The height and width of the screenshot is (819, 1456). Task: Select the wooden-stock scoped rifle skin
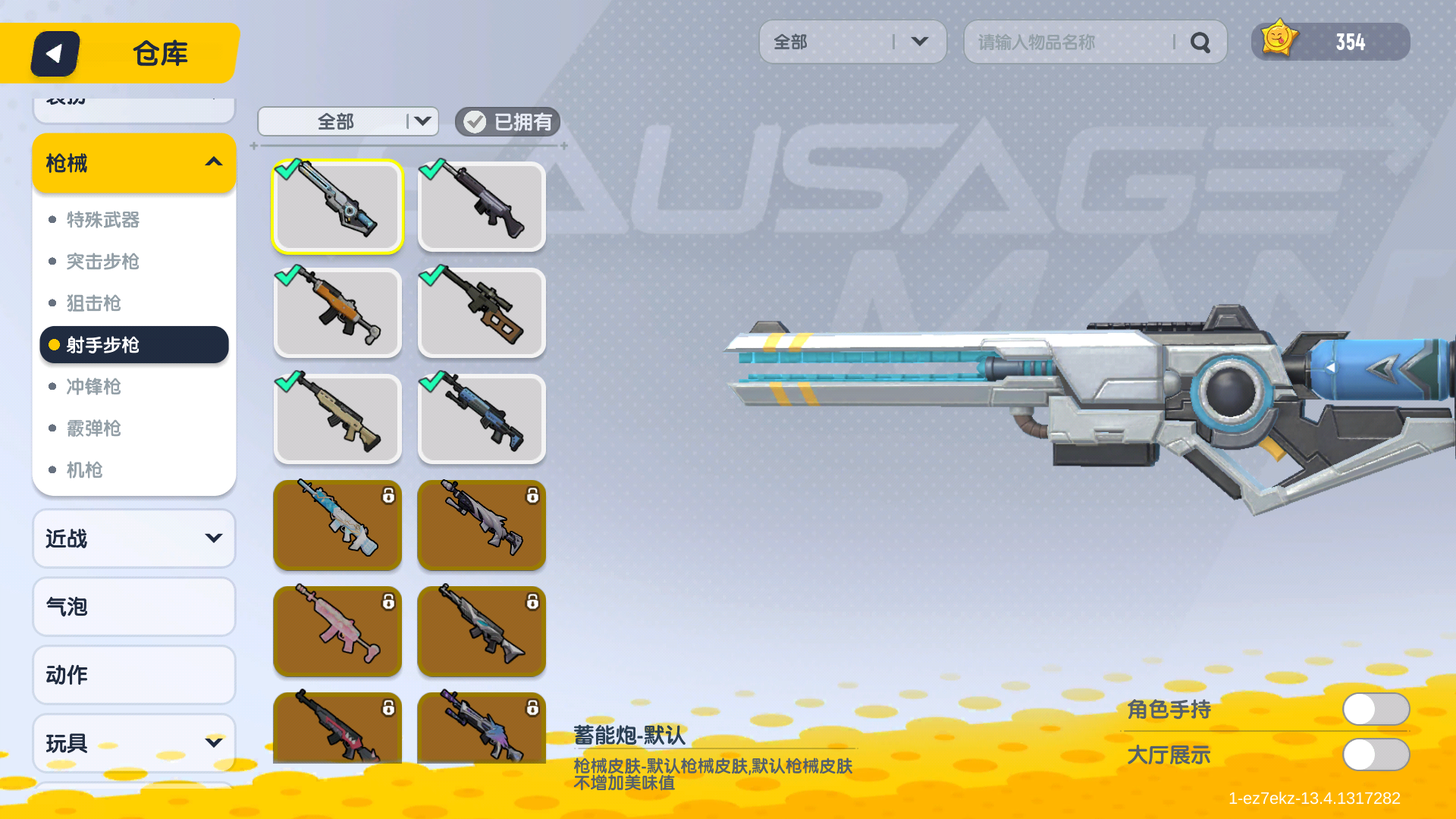(x=482, y=312)
